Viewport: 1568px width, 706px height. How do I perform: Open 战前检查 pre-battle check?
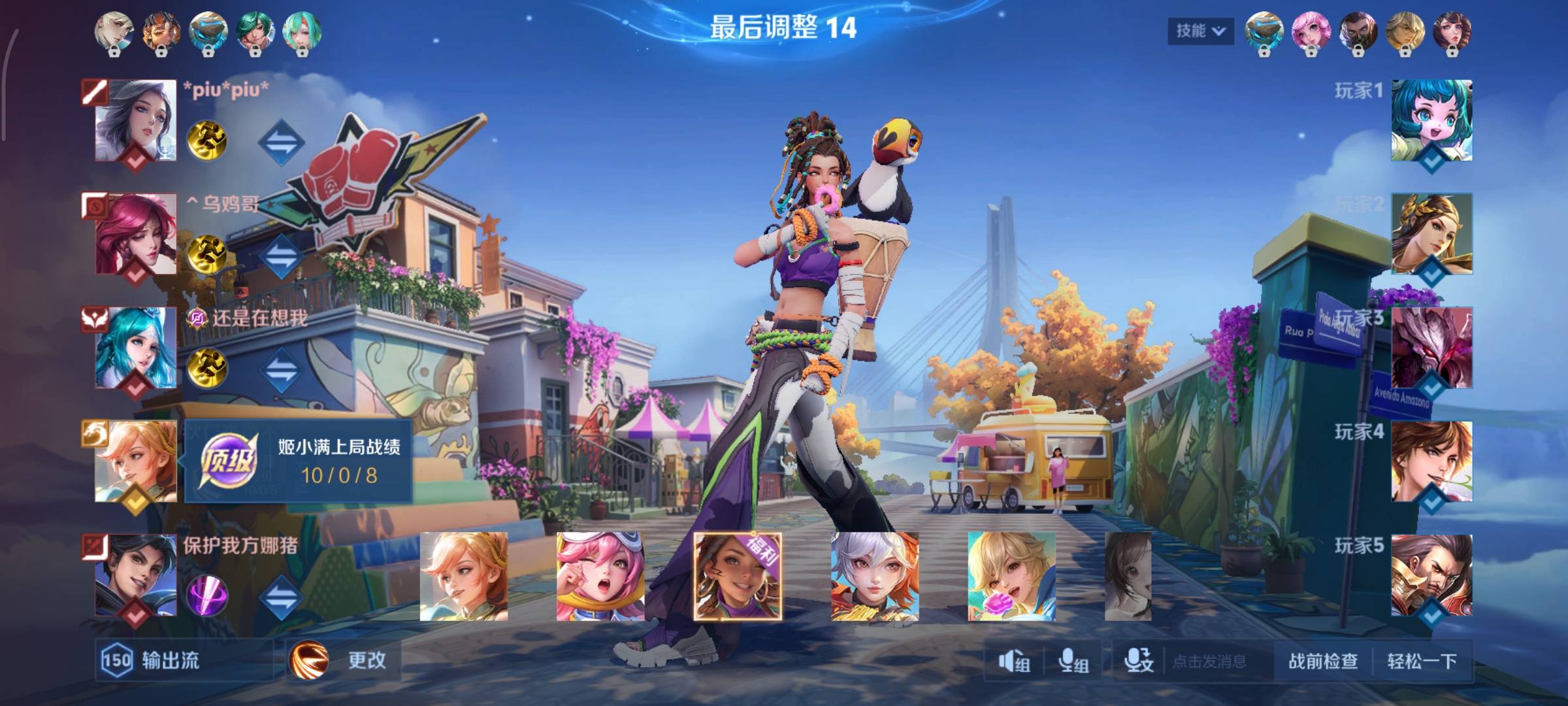coord(1323,661)
